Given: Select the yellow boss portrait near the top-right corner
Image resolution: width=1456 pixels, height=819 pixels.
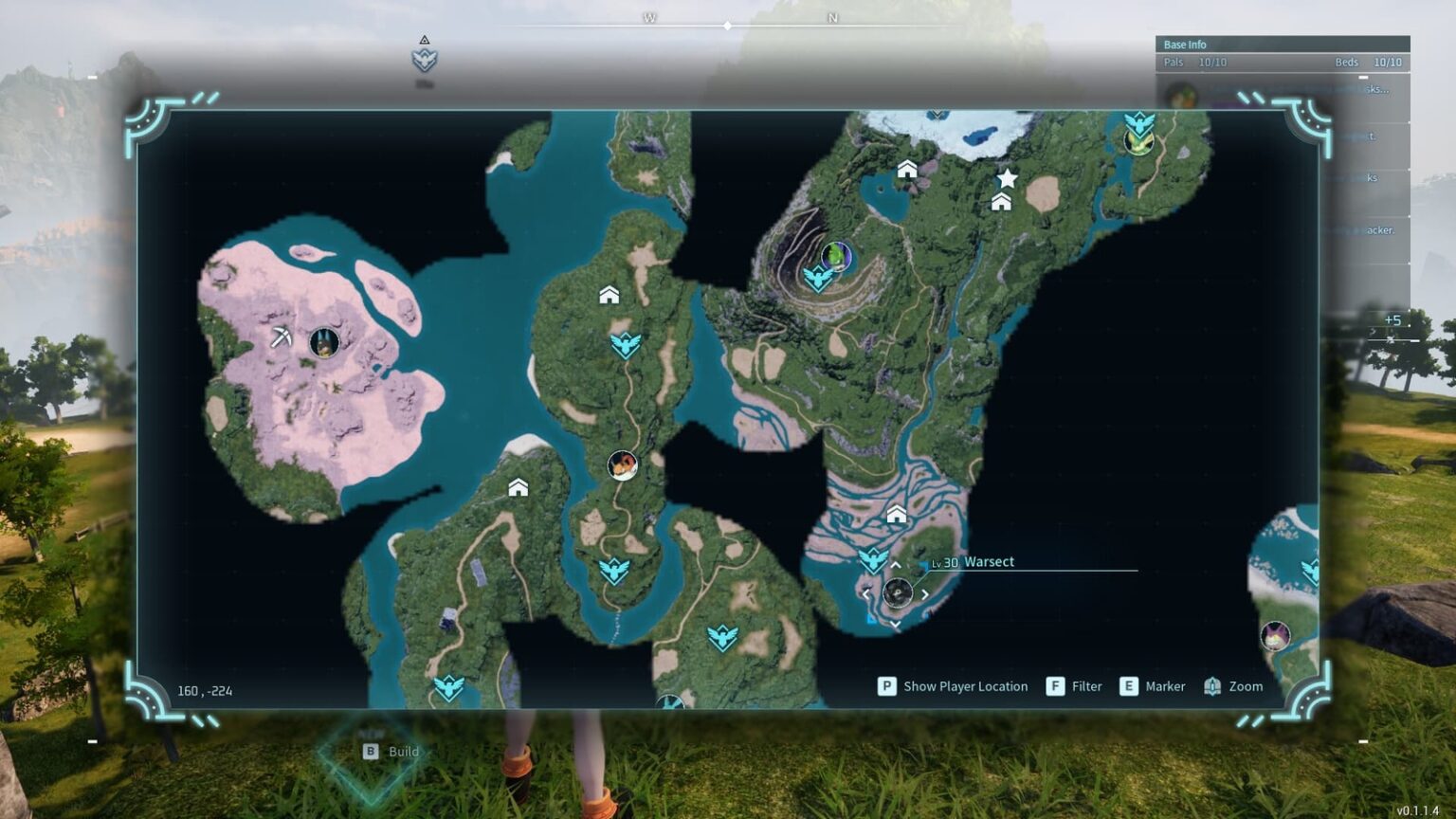Looking at the screenshot, I should point(1137,142).
